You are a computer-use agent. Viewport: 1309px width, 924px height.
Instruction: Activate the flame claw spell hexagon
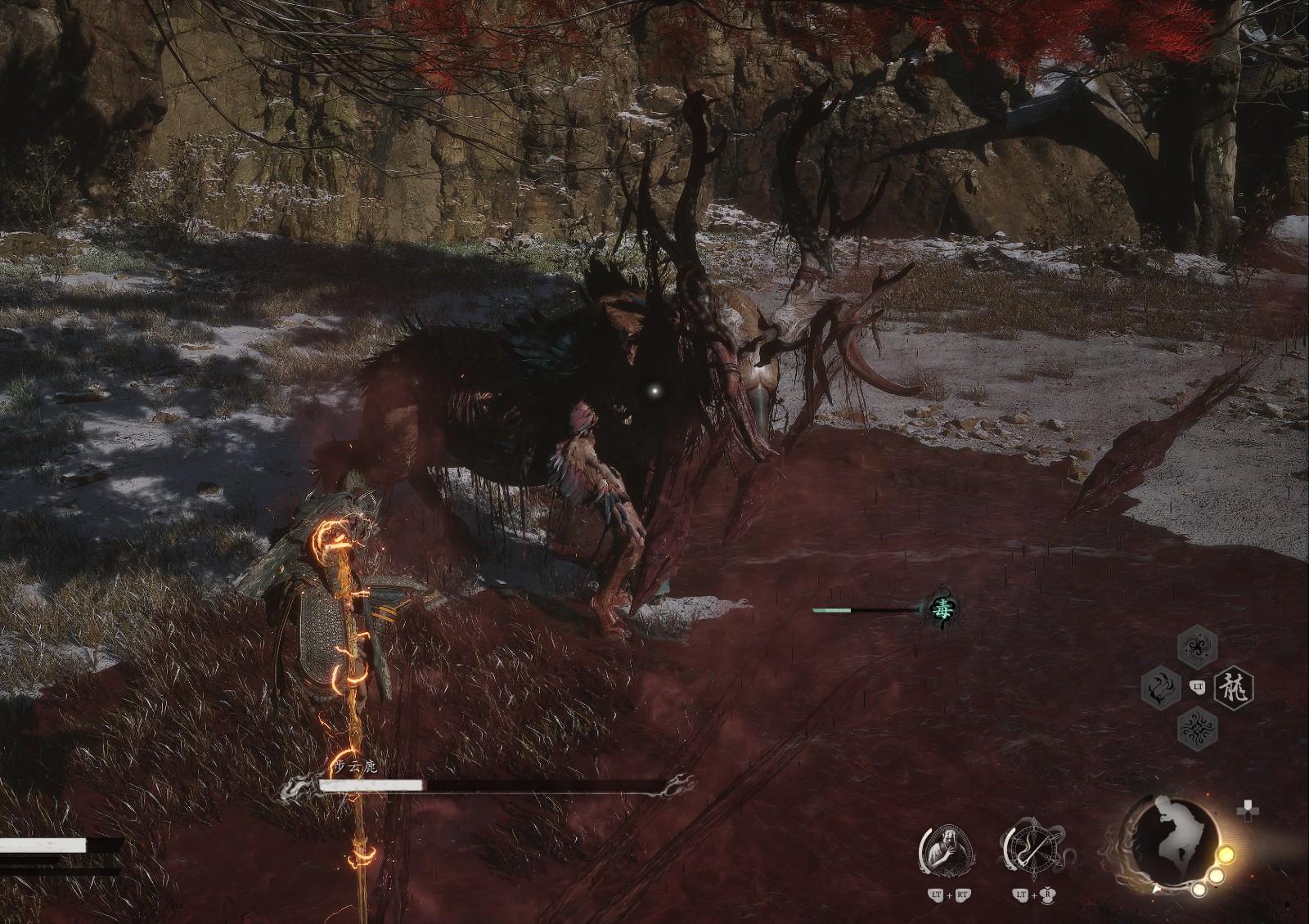pyautogui.click(x=1162, y=686)
